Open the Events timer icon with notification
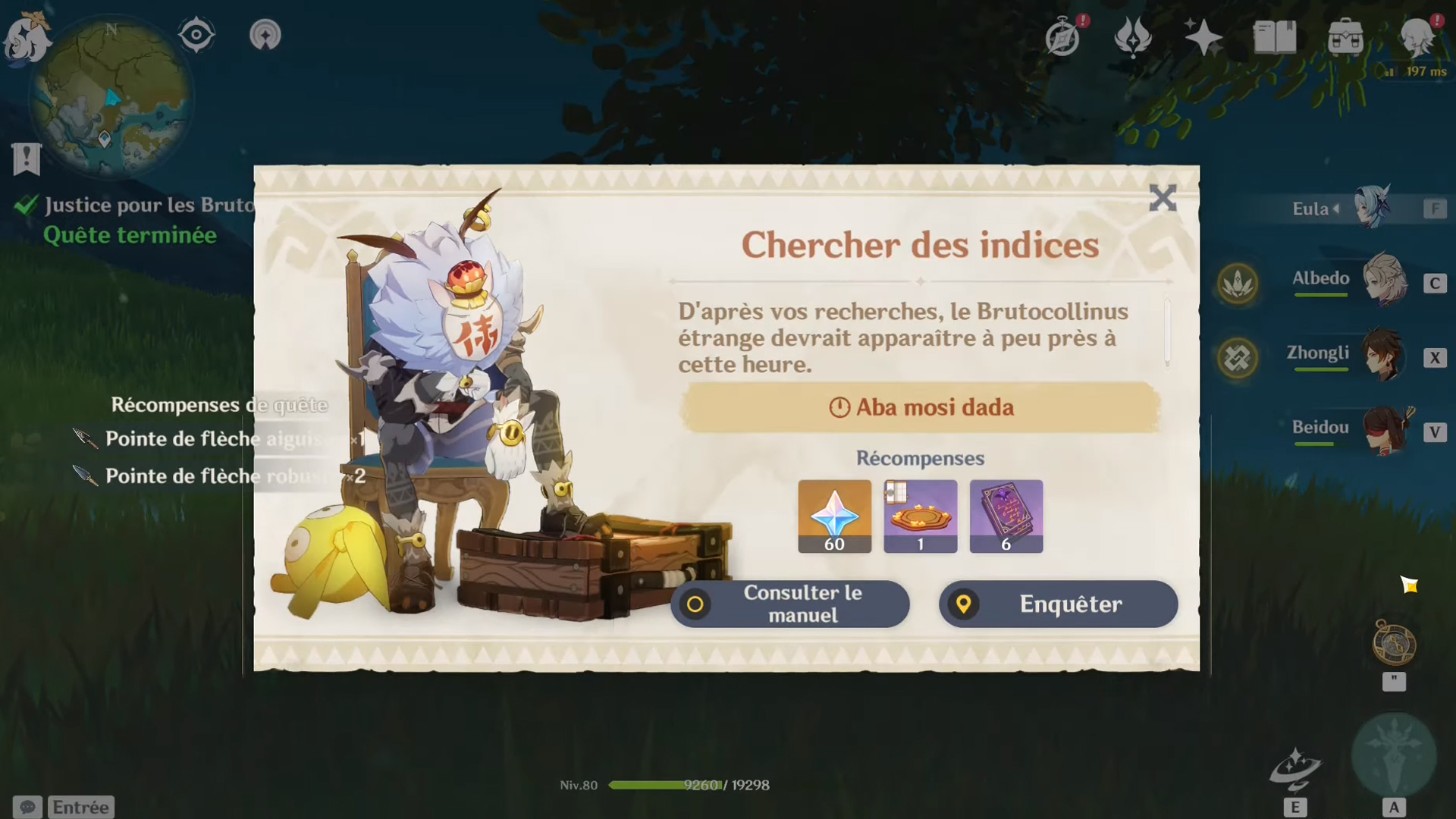1456x819 pixels. click(1063, 35)
